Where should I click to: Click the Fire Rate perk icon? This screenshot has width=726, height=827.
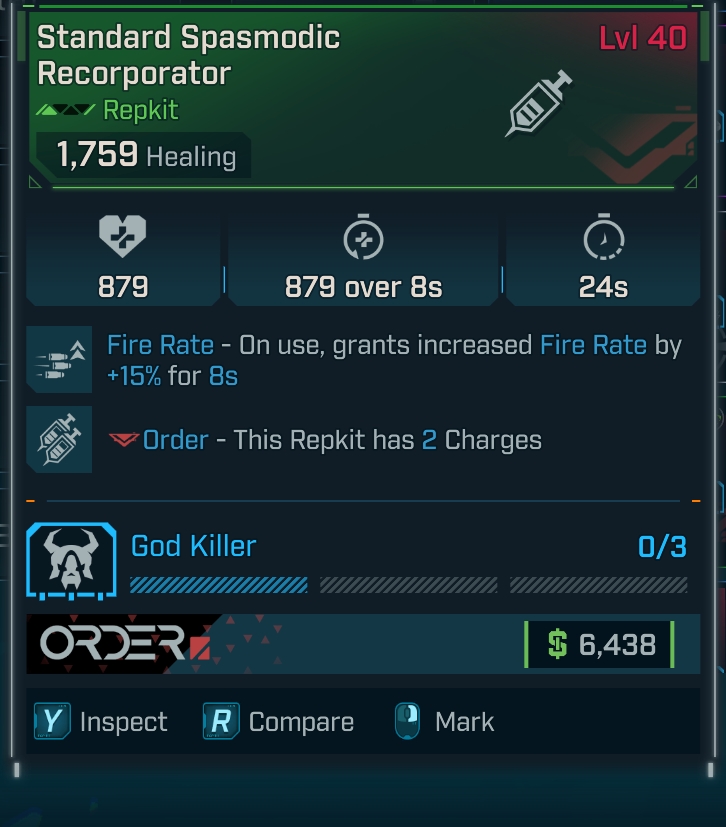(59, 360)
